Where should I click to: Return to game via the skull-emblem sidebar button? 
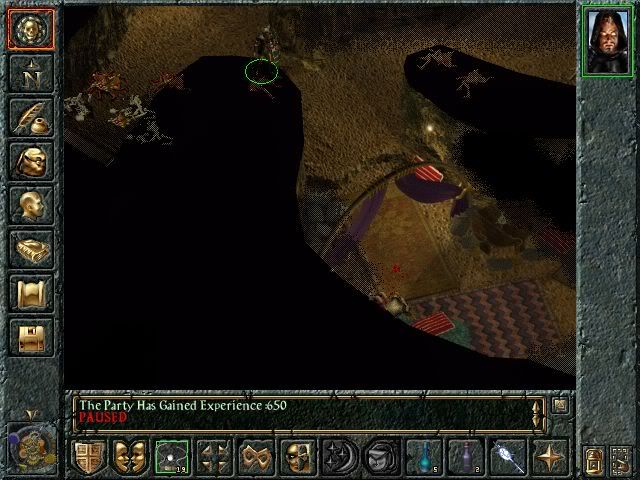click(31, 29)
